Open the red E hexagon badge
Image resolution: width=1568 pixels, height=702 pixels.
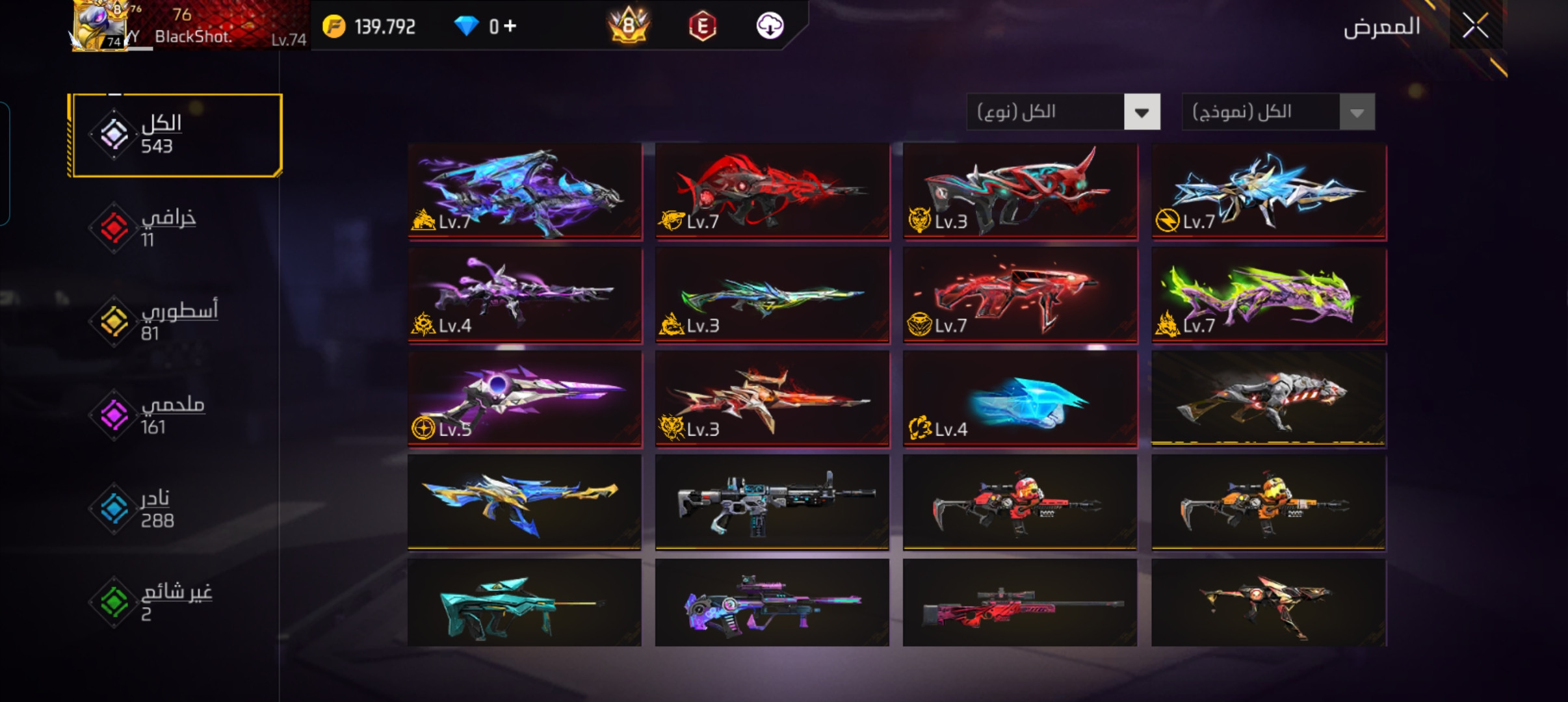click(702, 26)
